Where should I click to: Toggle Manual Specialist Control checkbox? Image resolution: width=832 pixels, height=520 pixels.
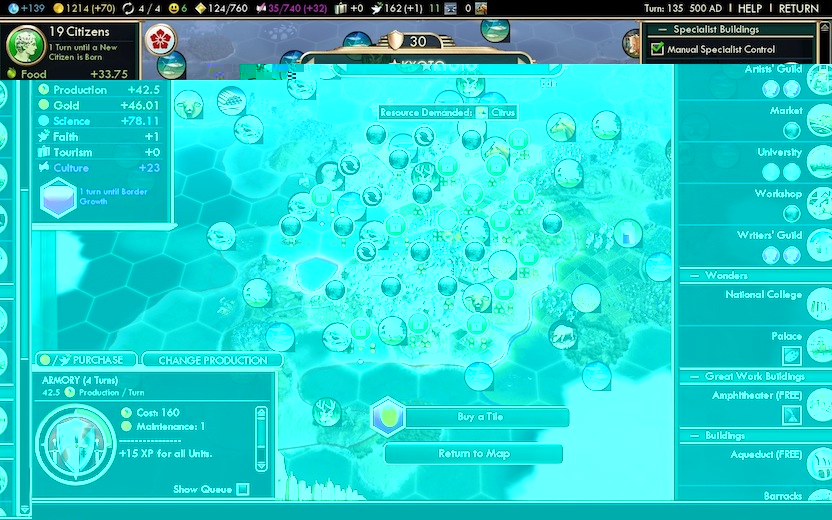(657, 49)
